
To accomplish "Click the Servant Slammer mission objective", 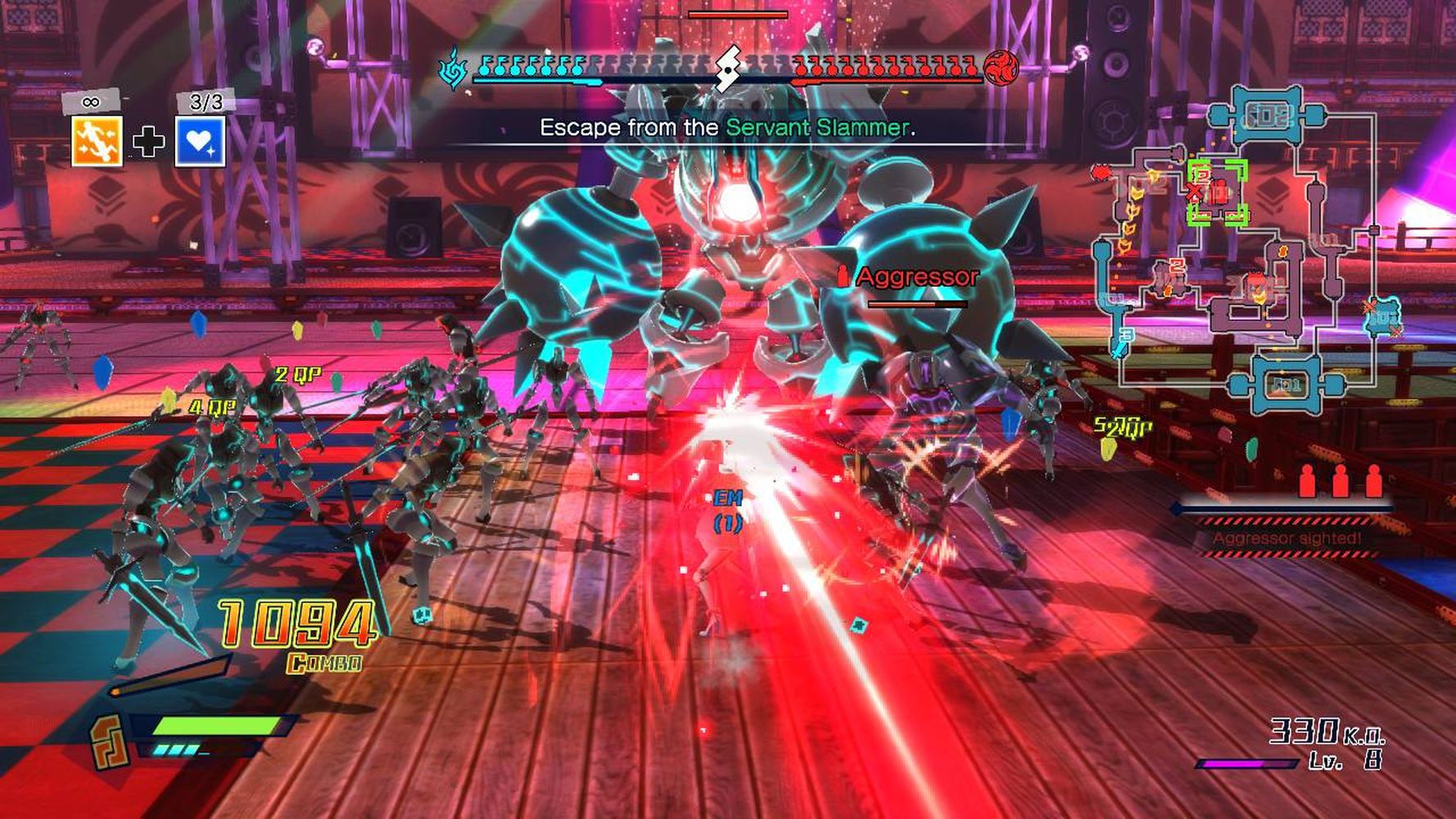I will coord(727,128).
